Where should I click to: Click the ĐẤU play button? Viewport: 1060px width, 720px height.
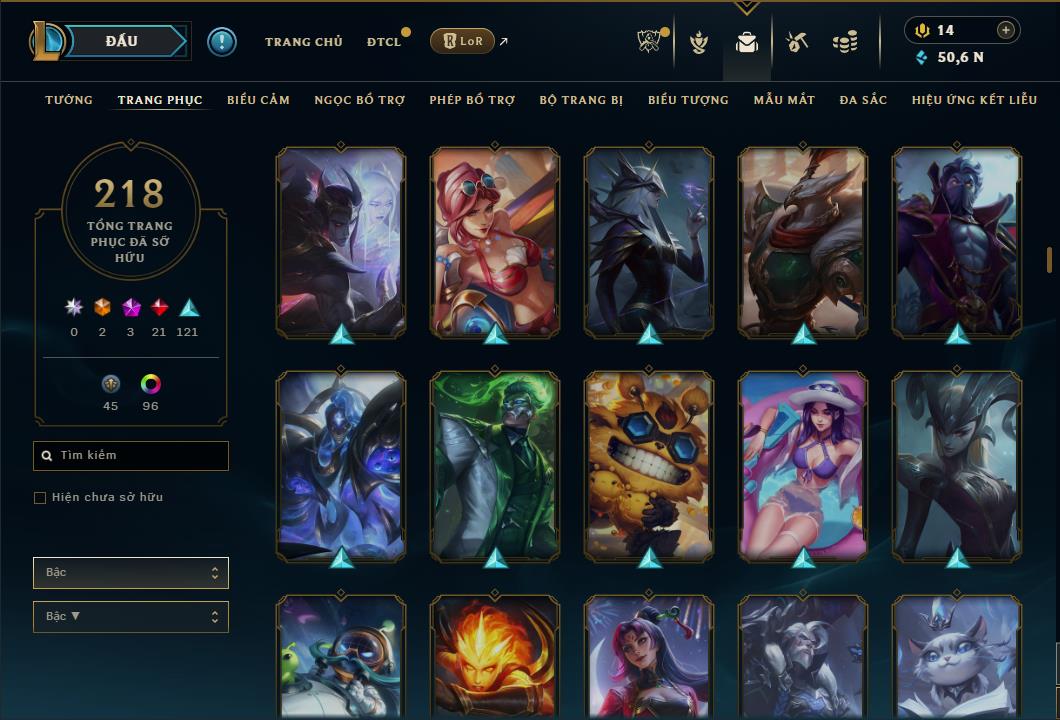[x=122, y=41]
